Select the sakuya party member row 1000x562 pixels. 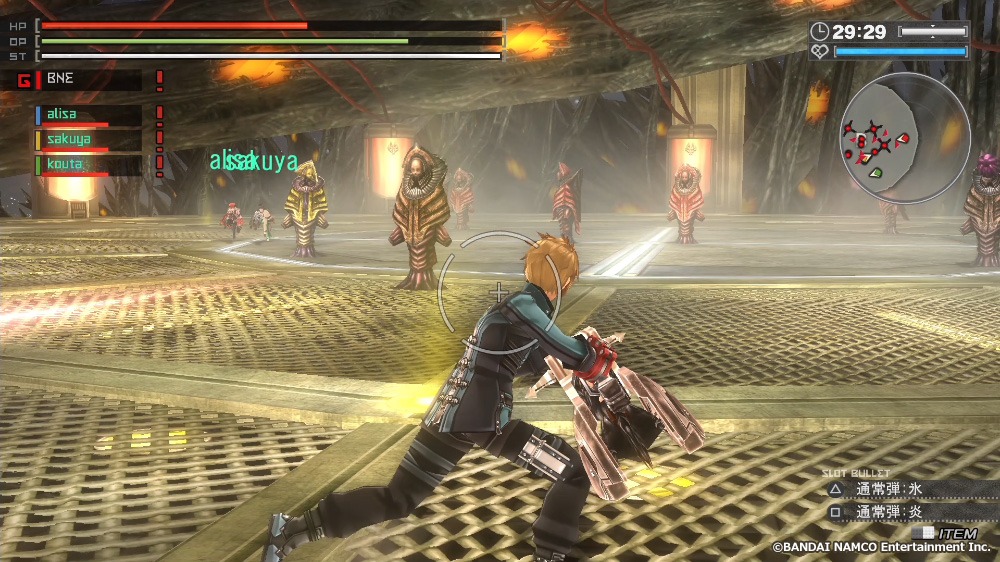[x=88, y=140]
